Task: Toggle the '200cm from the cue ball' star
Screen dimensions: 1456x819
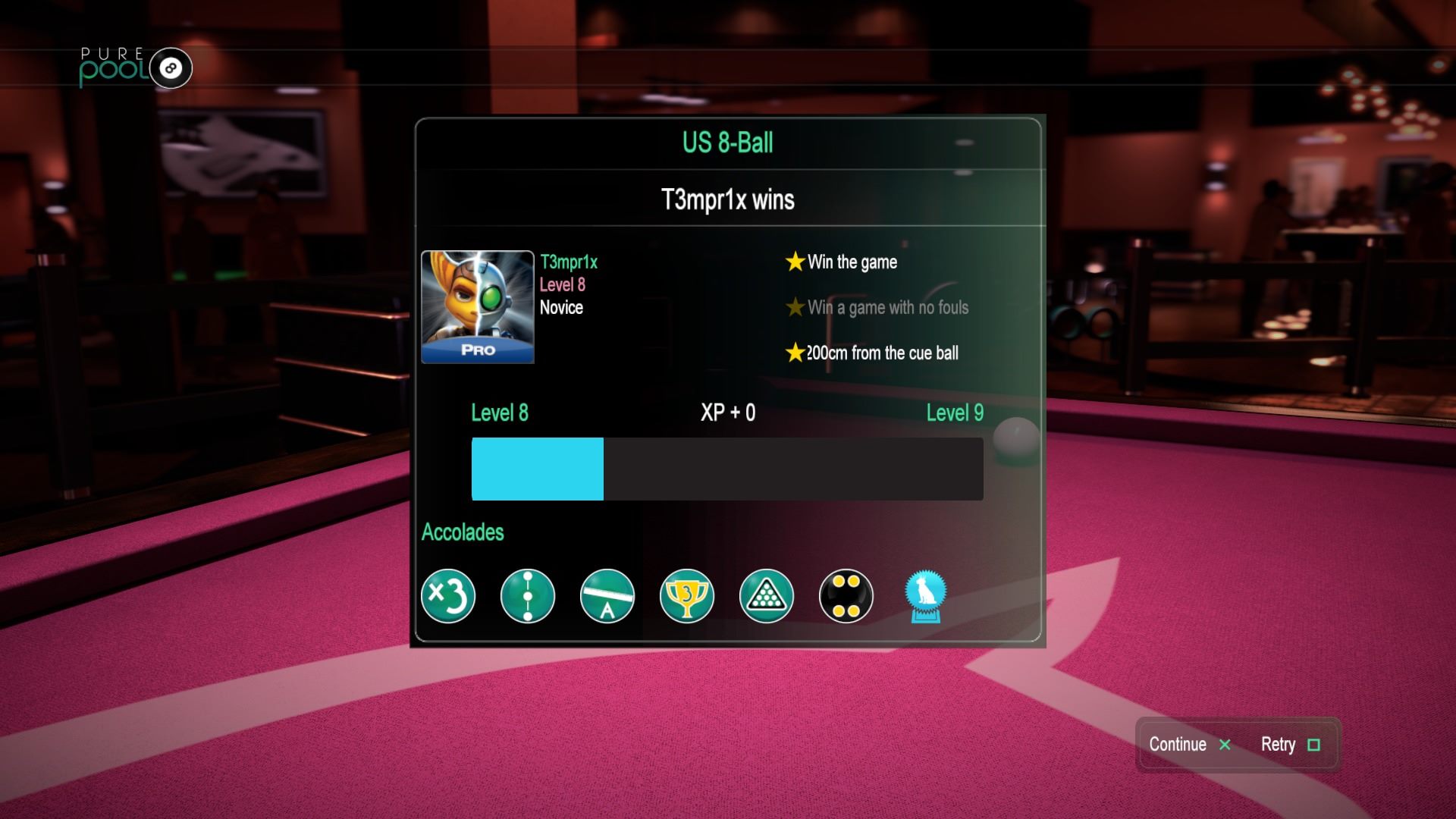Action: [x=793, y=353]
